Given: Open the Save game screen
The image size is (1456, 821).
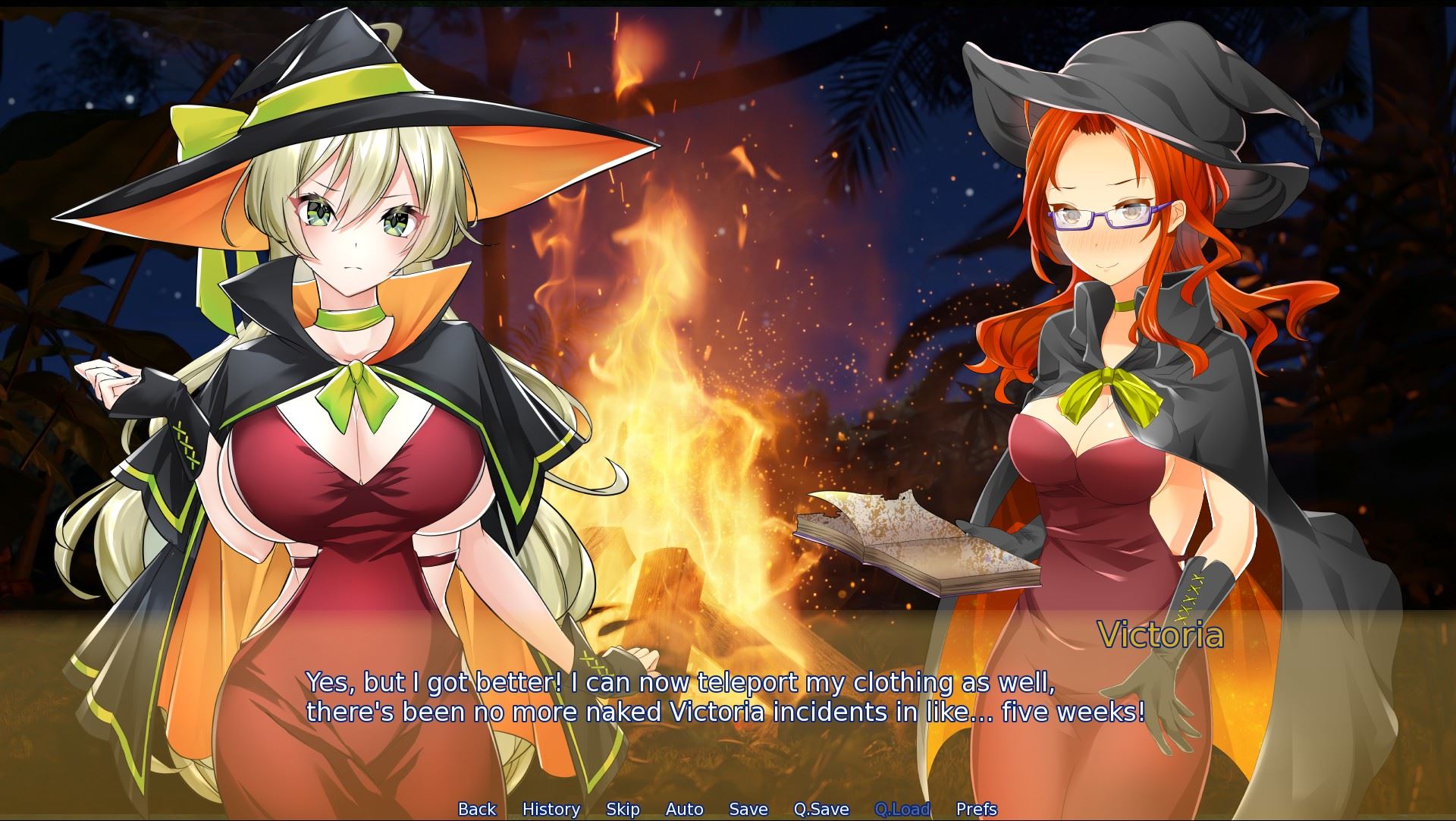Looking at the screenshot, I should 748,809.
